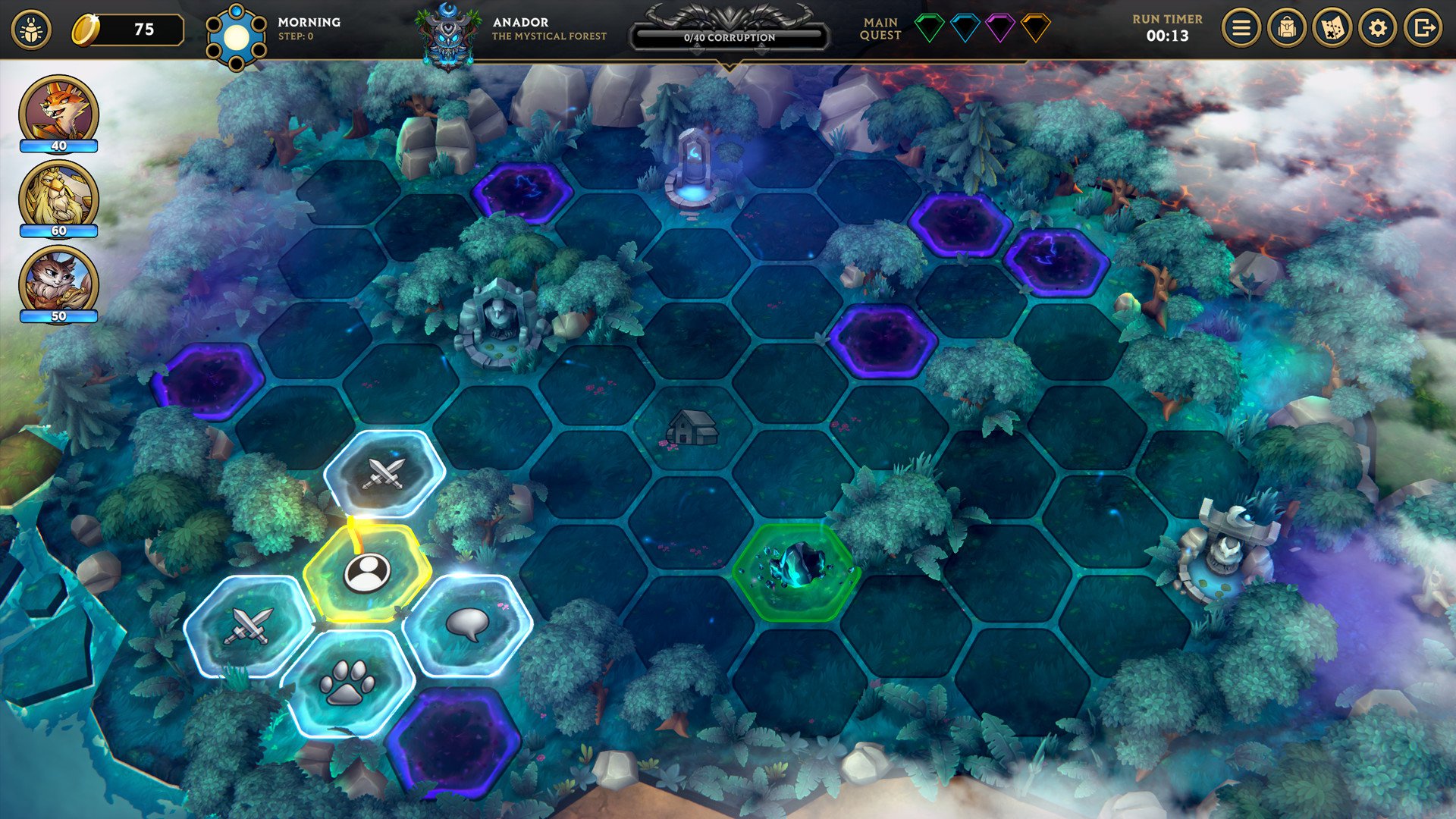The width and height of the screenshot is (1456, 819).
Task: Move to the speech bubble dialogue tile
Action: [467, 624]
